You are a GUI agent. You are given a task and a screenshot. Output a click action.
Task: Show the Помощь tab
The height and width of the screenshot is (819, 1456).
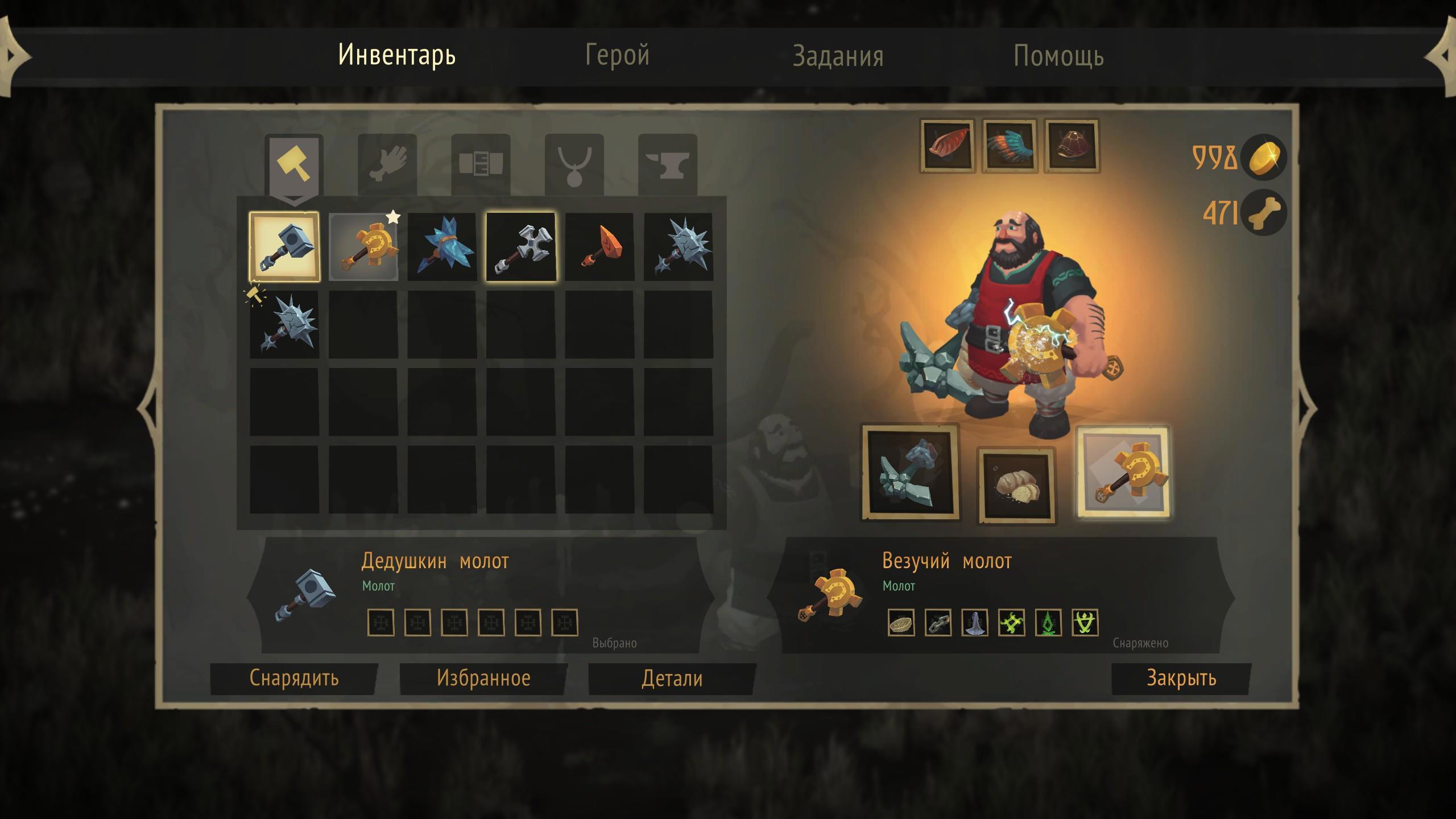pos(1058,56)
